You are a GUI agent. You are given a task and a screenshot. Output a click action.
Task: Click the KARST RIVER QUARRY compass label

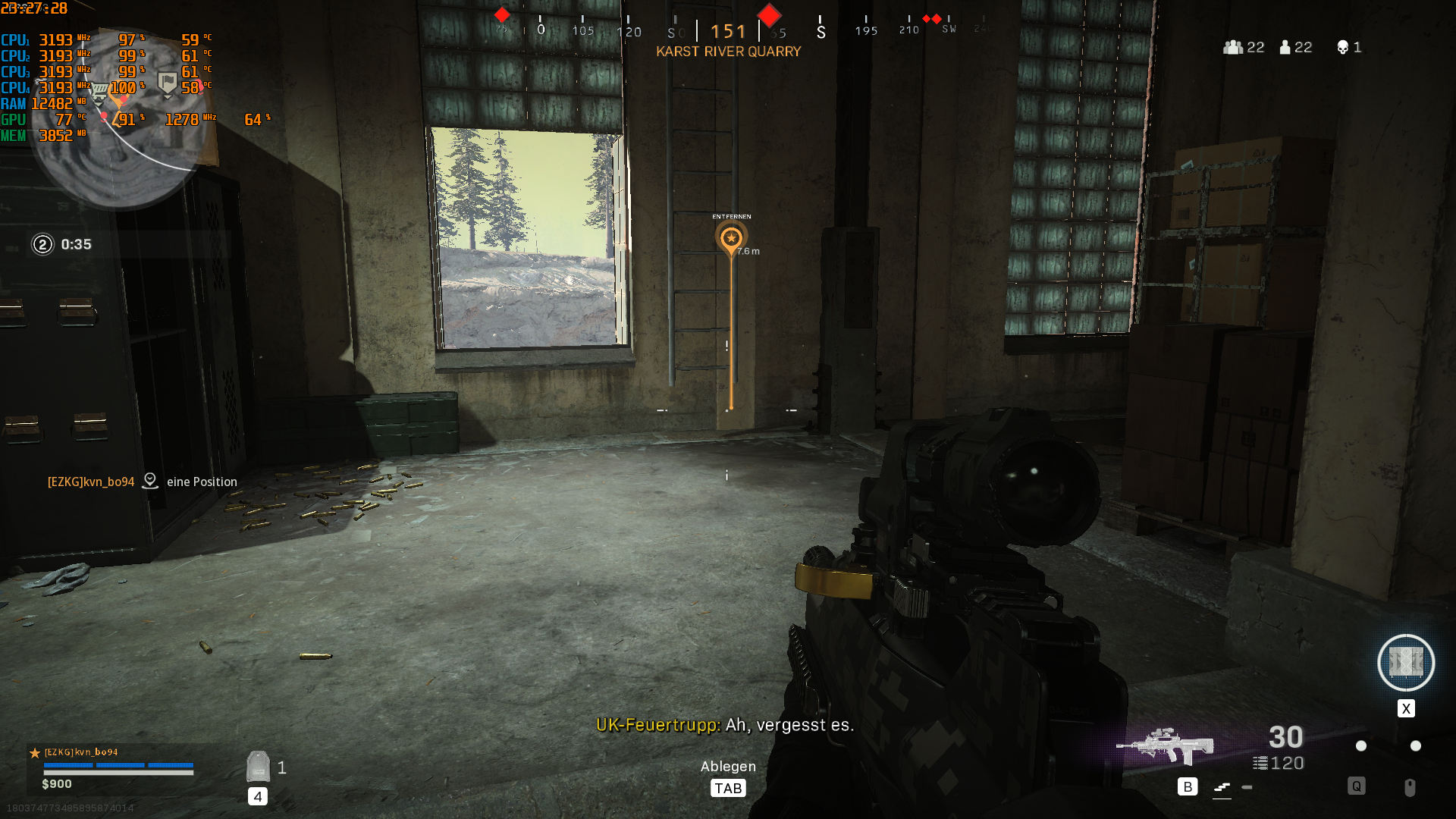click(728, 51)
